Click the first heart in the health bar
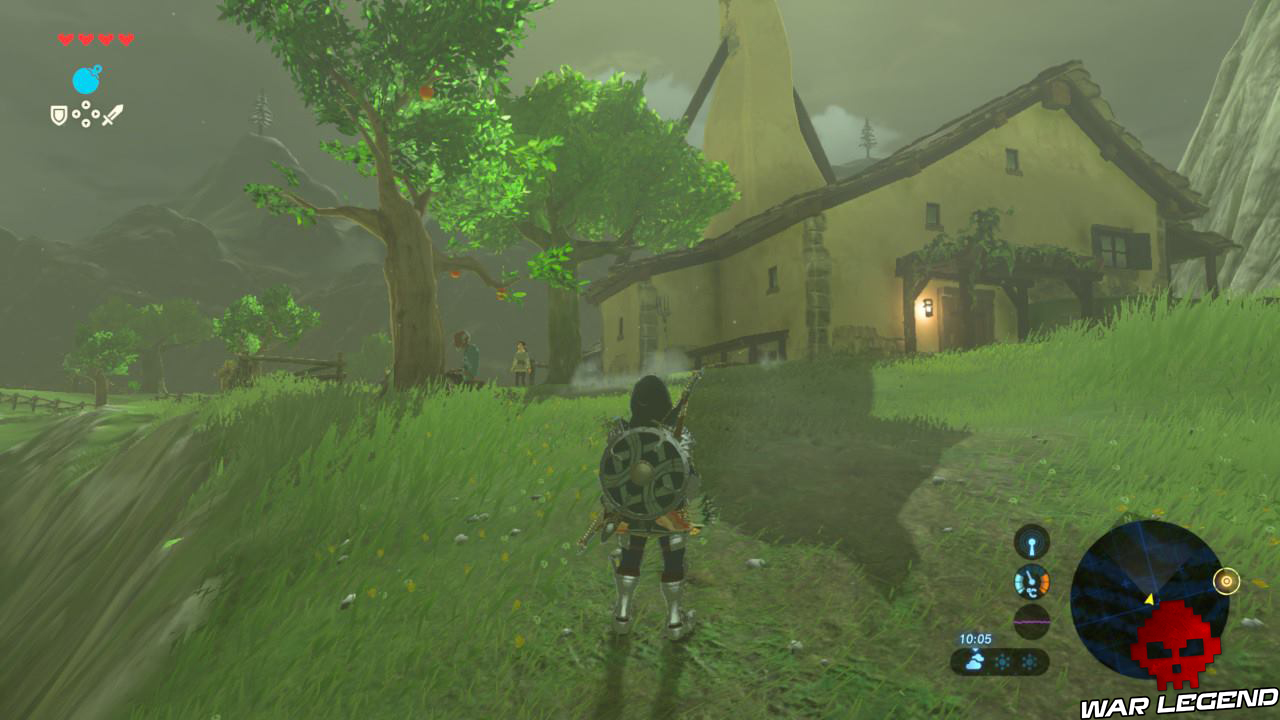The image size is (1280, 720). [x=64, y=38]
